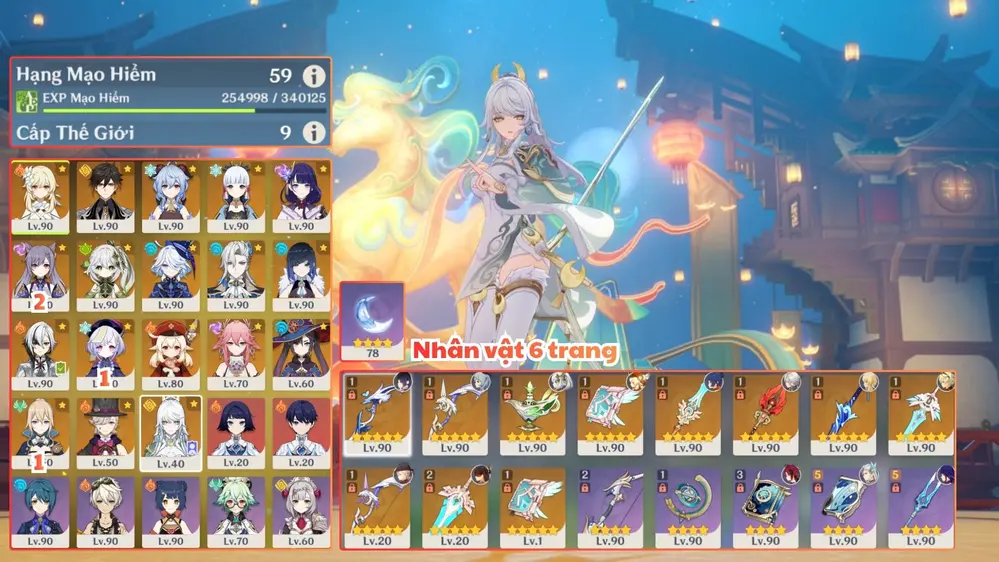Open the Hạng Mạo Hiểm info icon
Viewport: 999px width, 562px height.
point(314,75)
